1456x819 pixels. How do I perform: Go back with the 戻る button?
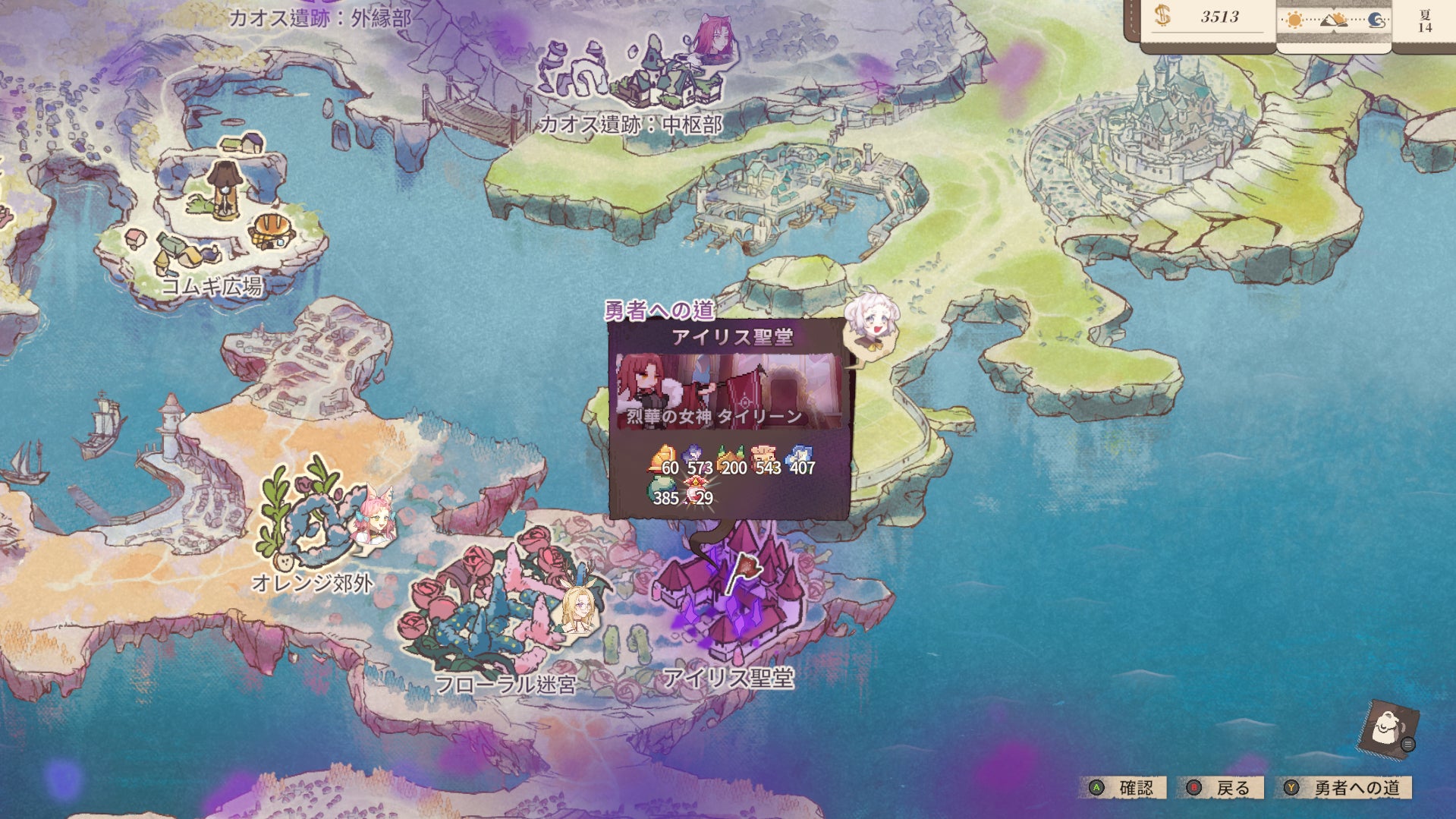pos(1221,788)
